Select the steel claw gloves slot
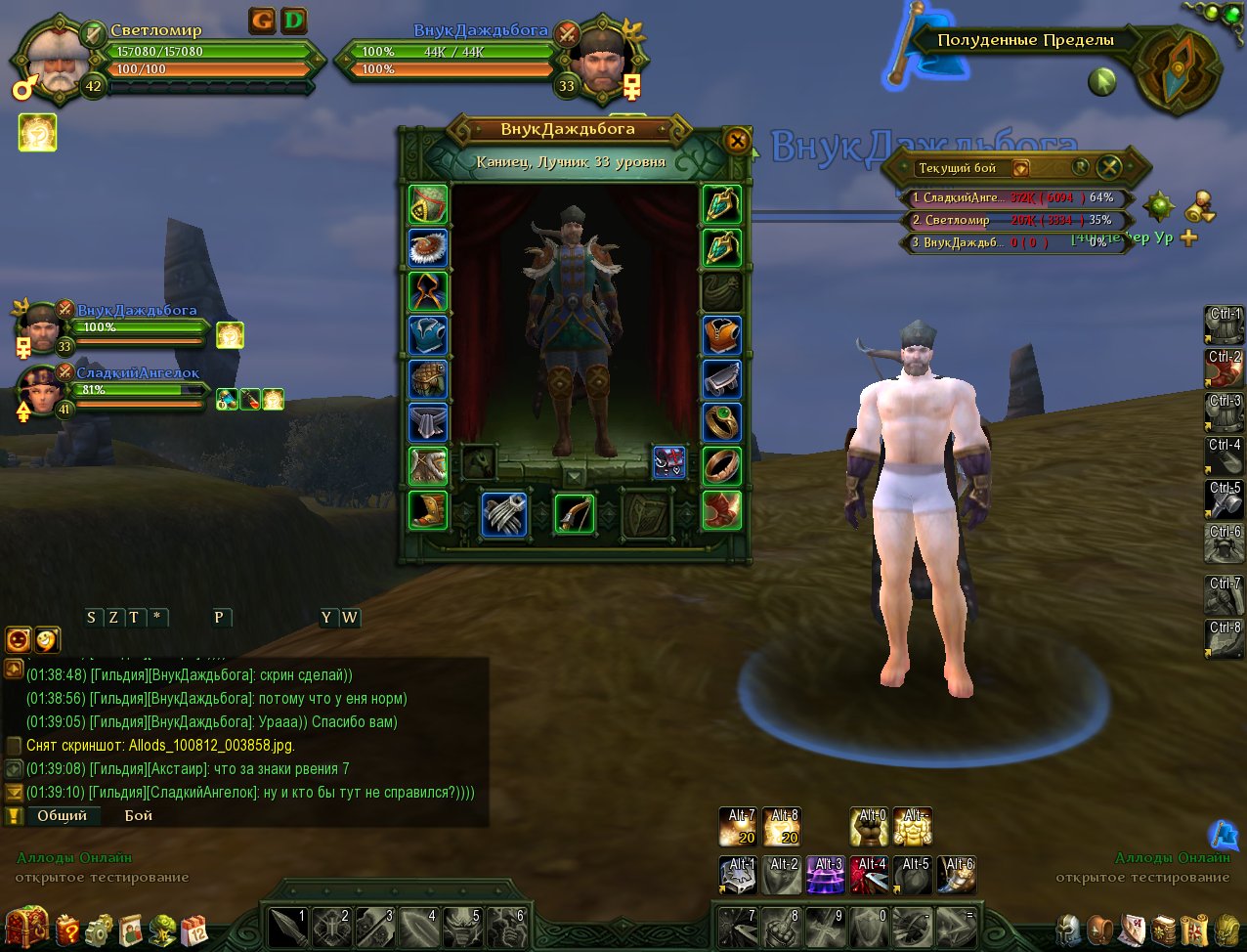 [504, 513]
